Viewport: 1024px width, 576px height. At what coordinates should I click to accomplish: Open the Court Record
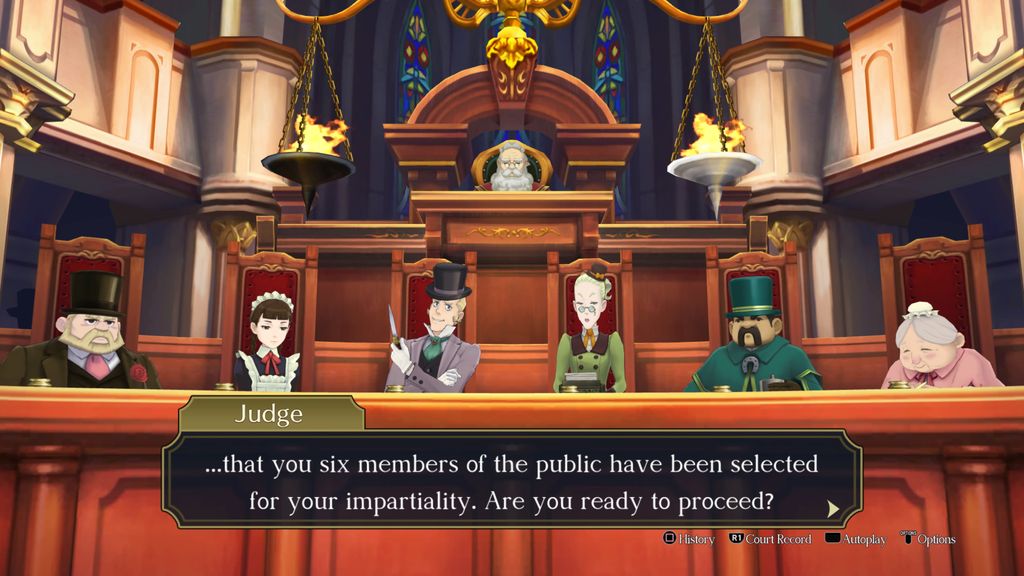coord(770,539)
